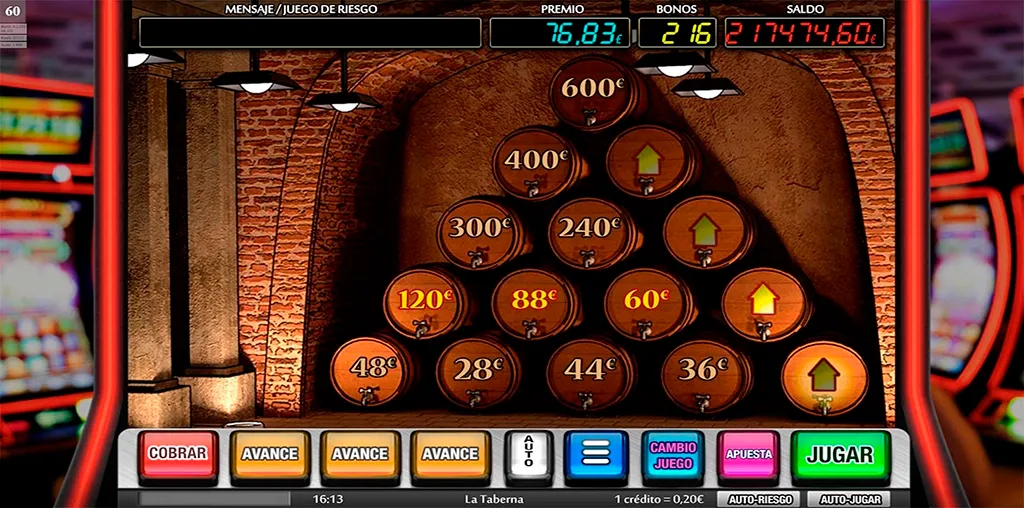Switch games with CAMBIO JUEGO

pos(673,455)
